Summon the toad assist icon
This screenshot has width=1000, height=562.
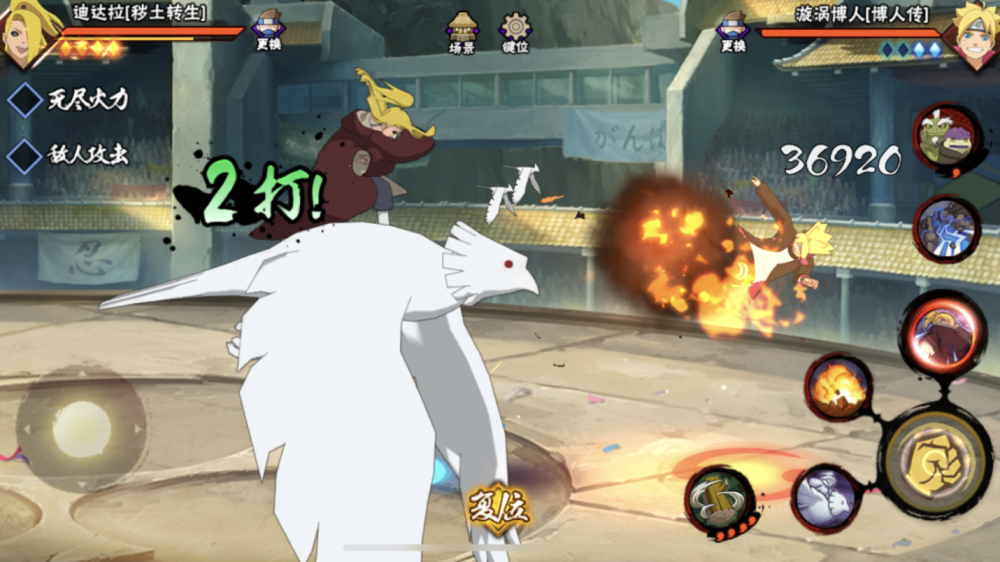coord(946,142)
